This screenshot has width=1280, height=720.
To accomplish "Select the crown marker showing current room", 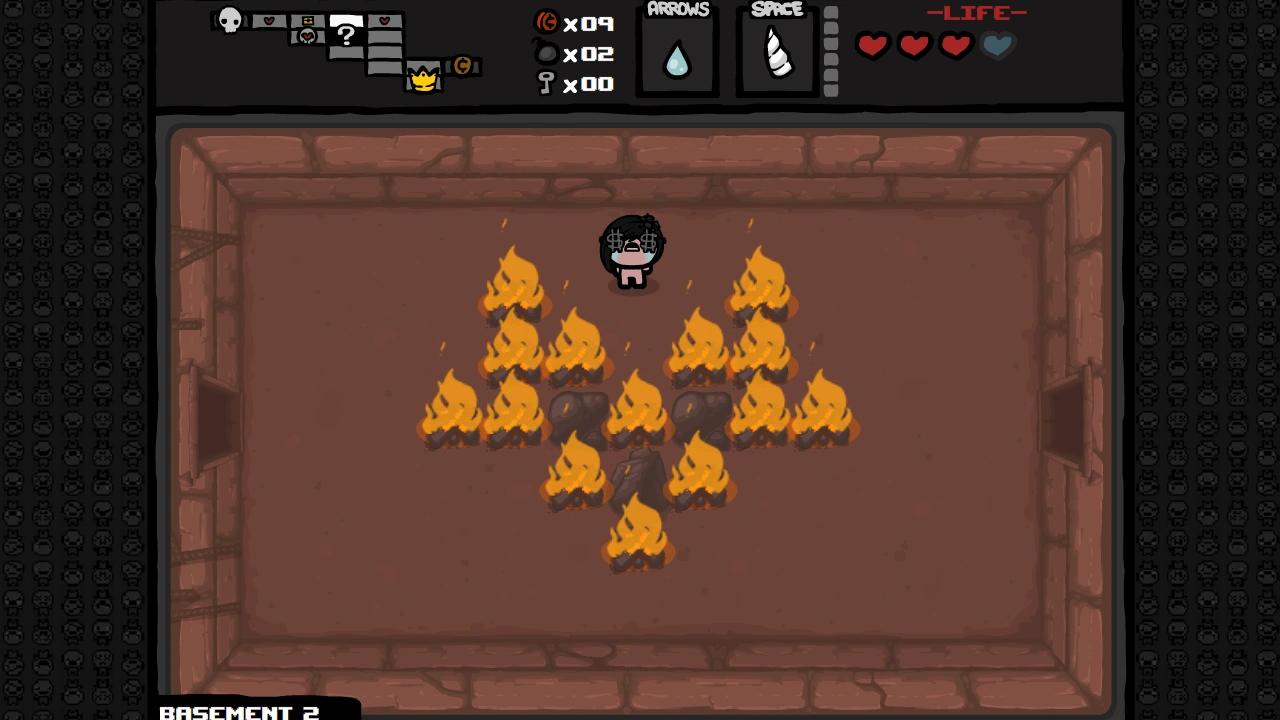I will [x=424, y=80].
